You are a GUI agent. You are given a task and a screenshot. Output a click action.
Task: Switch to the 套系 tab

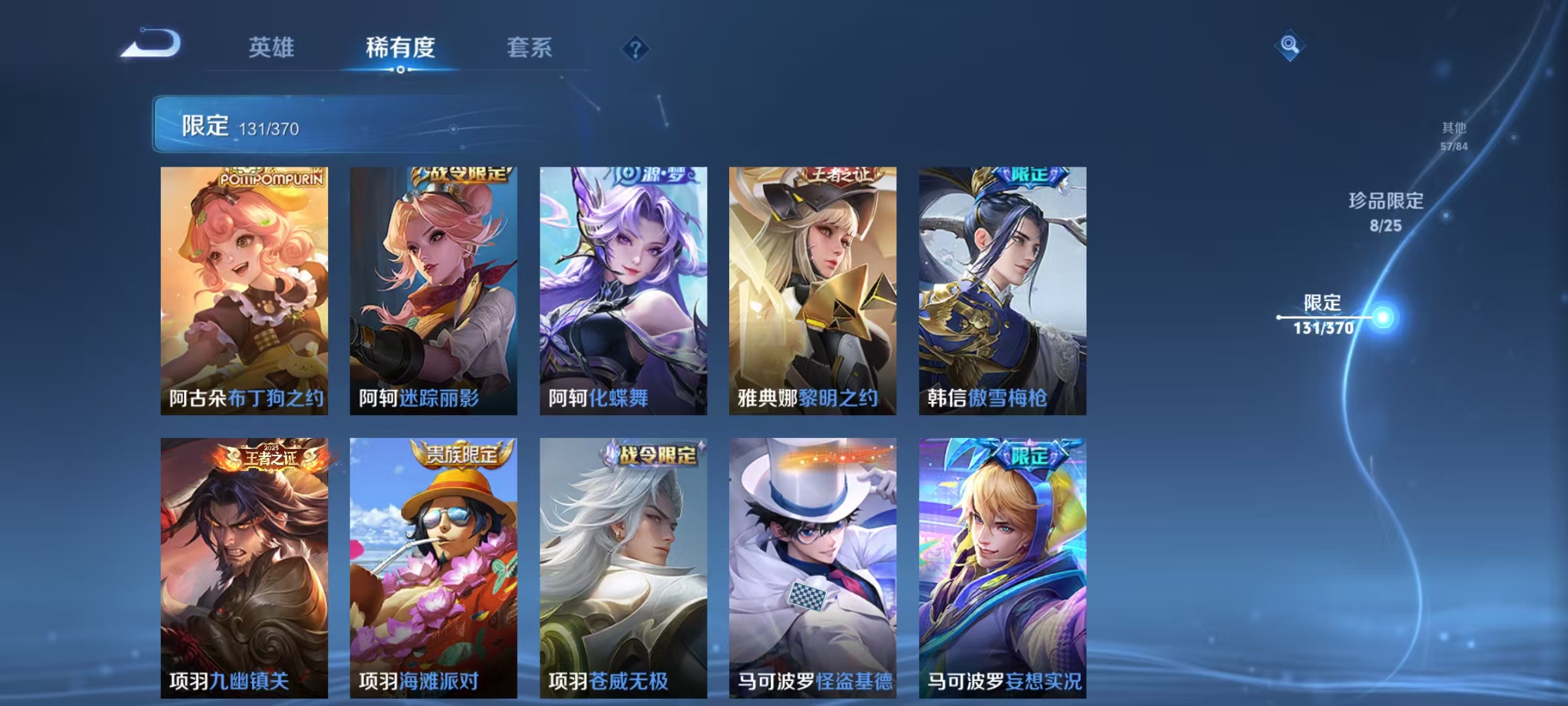pyautogui.click(x=530, y=47)
